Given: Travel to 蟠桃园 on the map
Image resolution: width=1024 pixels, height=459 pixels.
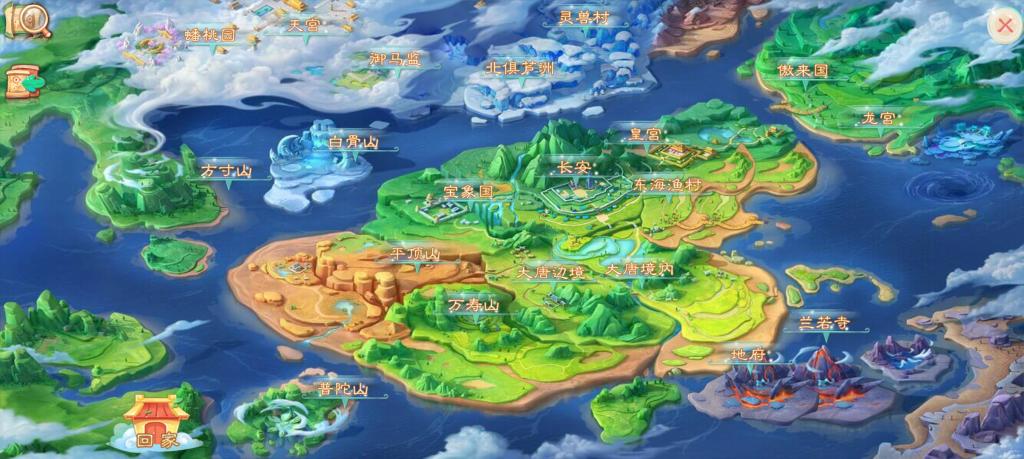Looking at the screenshot, I should (210, 35).
